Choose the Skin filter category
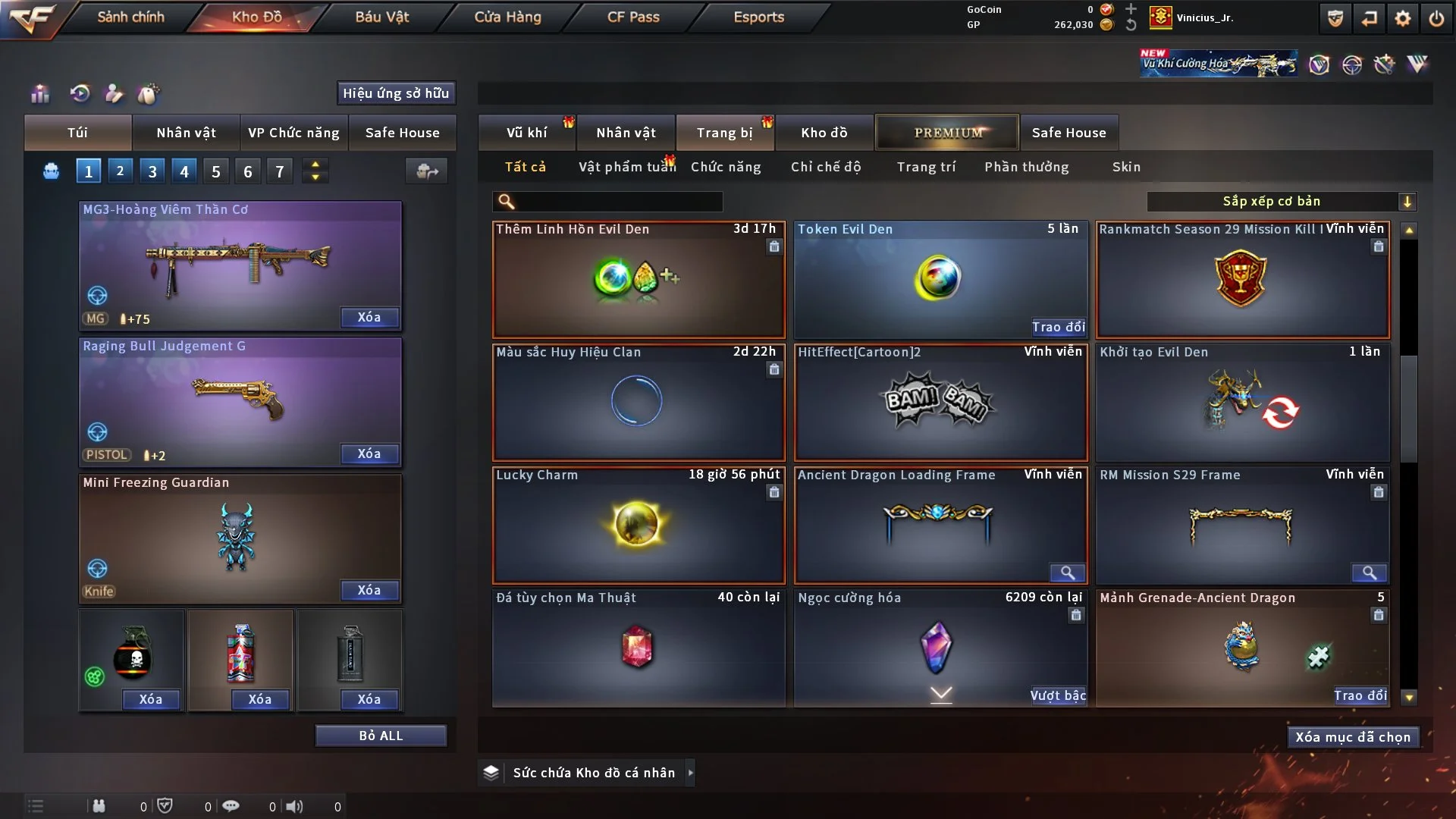The height and width of the screenshot is (819, 1456). click(x=1126, y=167)
